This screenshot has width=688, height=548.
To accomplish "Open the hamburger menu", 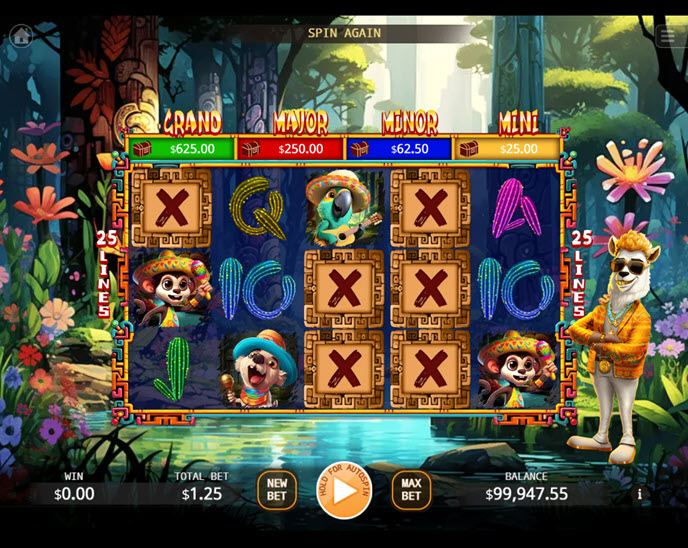I will pyautogui.click(x=668, y=36).
